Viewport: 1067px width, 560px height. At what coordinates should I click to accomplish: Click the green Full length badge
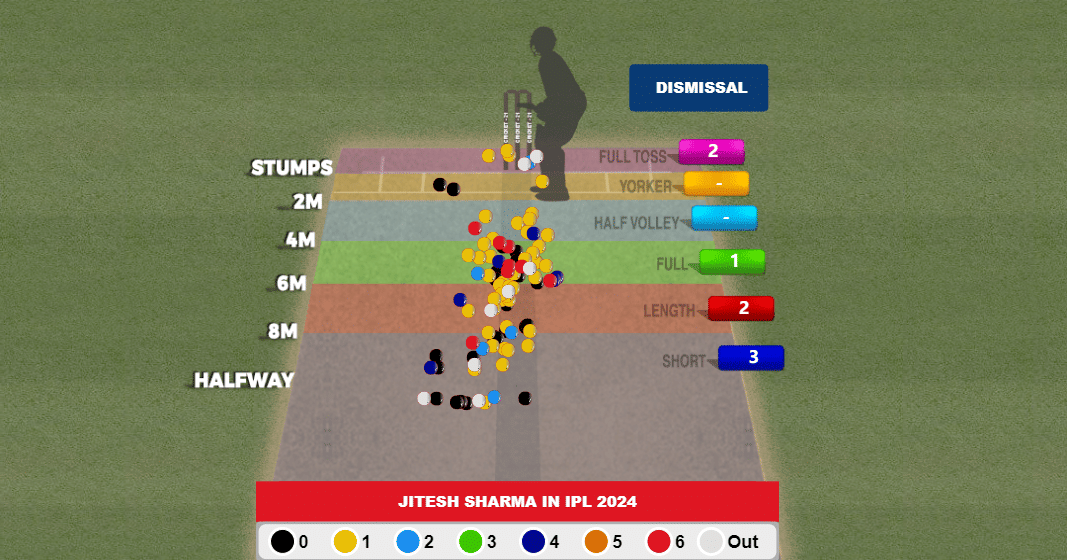(733, 261)
